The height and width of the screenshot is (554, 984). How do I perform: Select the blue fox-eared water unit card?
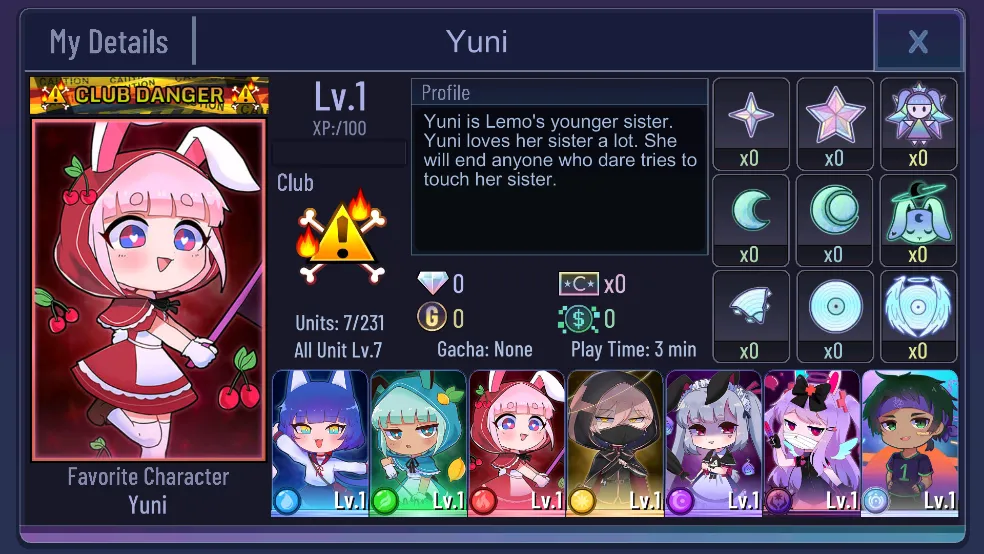pos(320,443)
